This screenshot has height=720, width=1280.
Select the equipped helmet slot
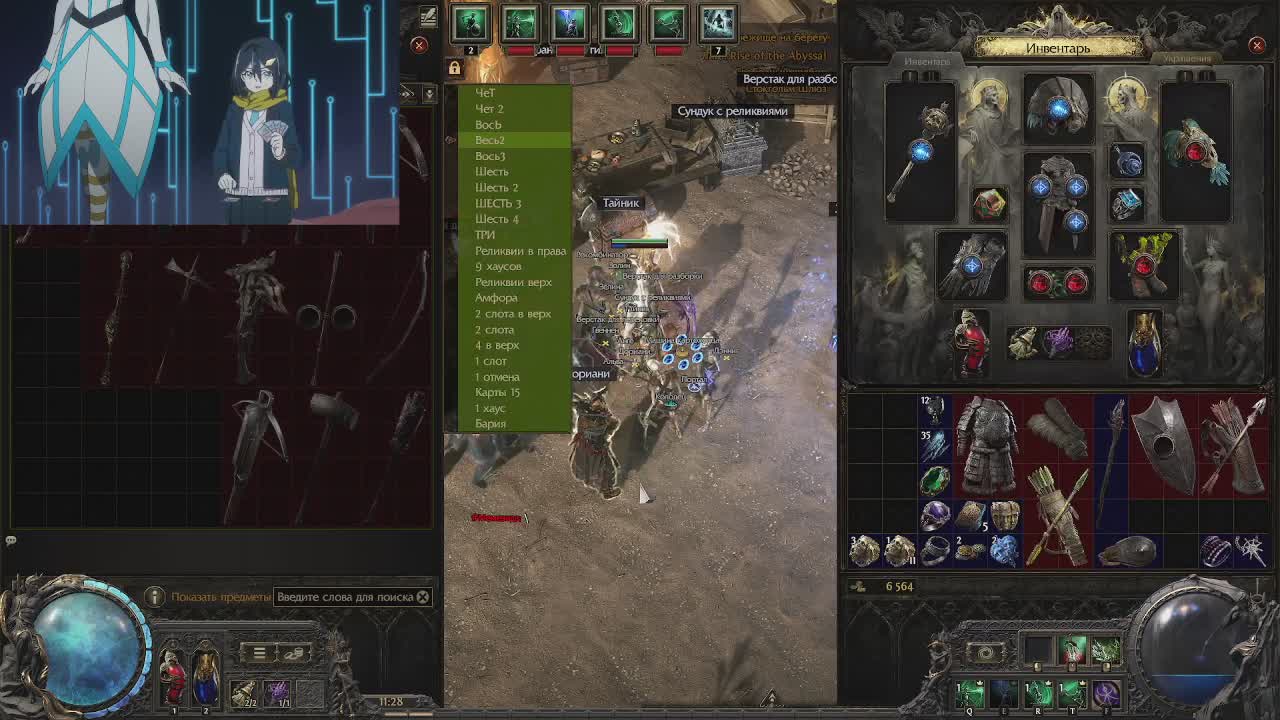click(x=1058, y=108)
